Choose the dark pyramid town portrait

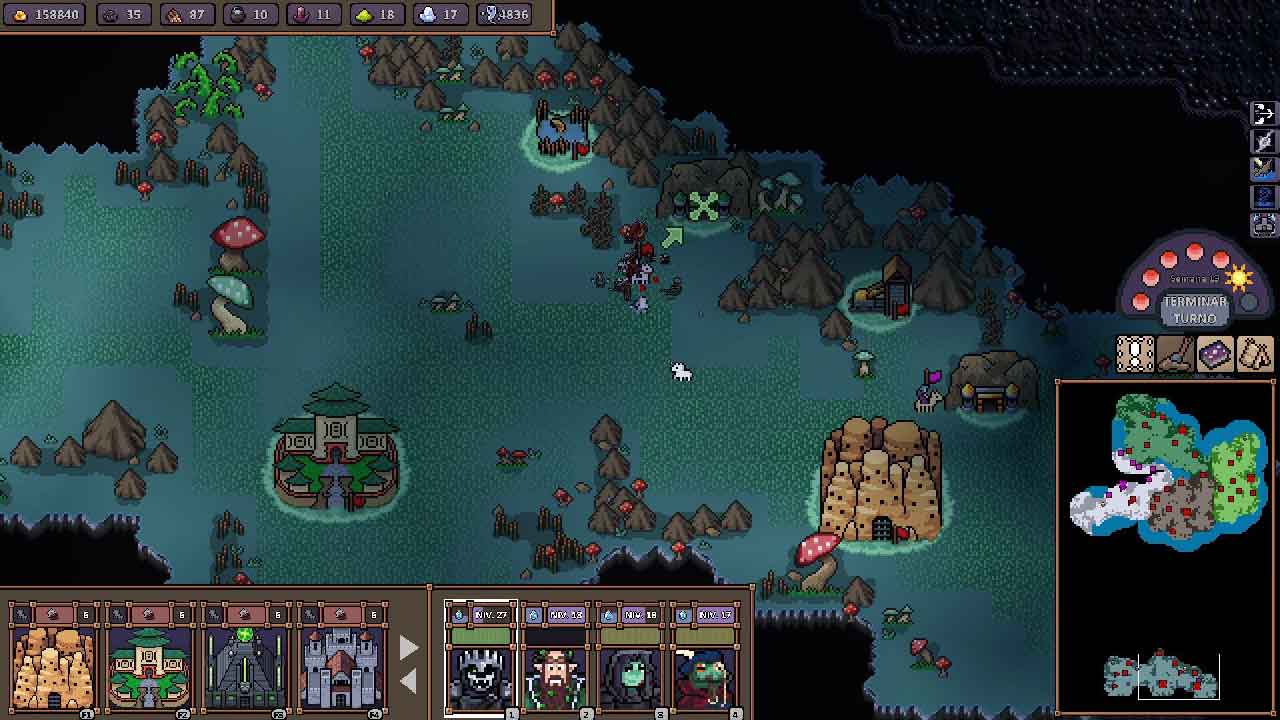coord(245,666)
